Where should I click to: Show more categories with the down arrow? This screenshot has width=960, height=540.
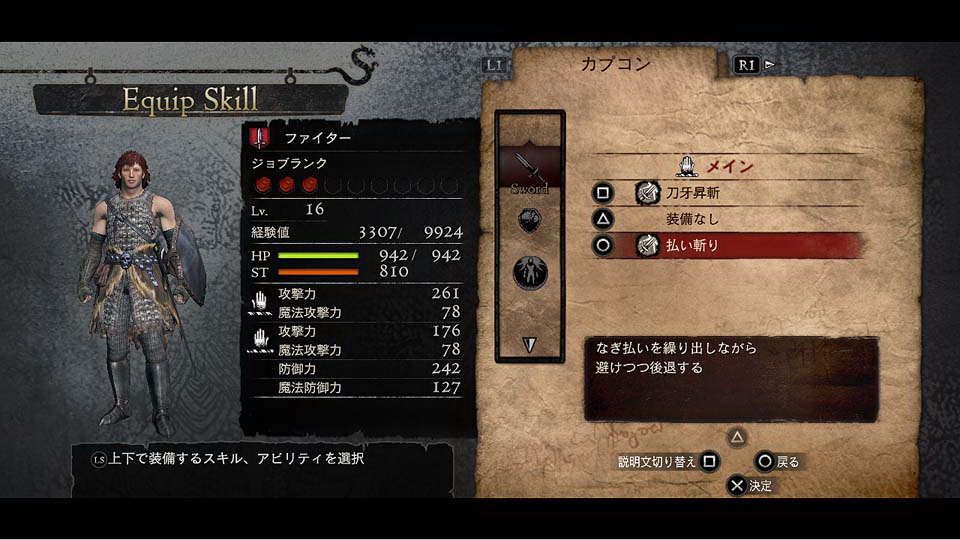coord(529,344)
